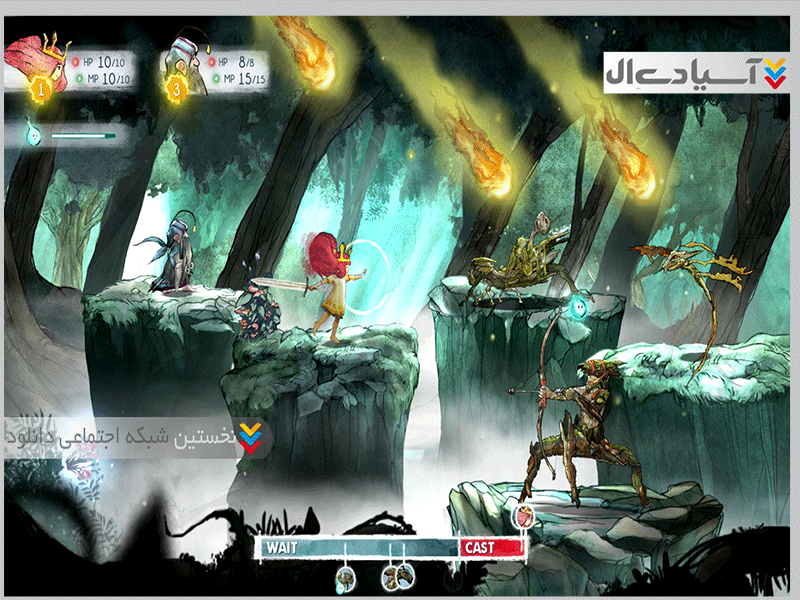Click Aurora's marker above the timeline
The image size is (800, 600).
point(523,517)
